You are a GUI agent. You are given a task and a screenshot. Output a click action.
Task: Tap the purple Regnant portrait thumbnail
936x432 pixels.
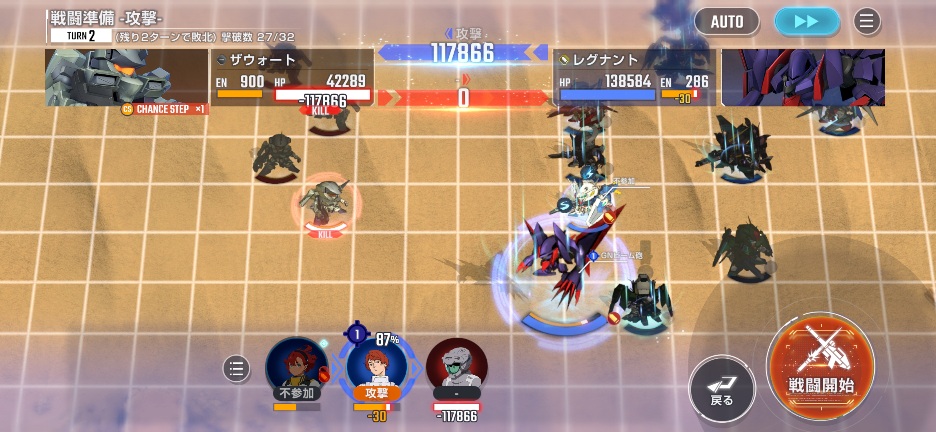(x=803, y=77)
